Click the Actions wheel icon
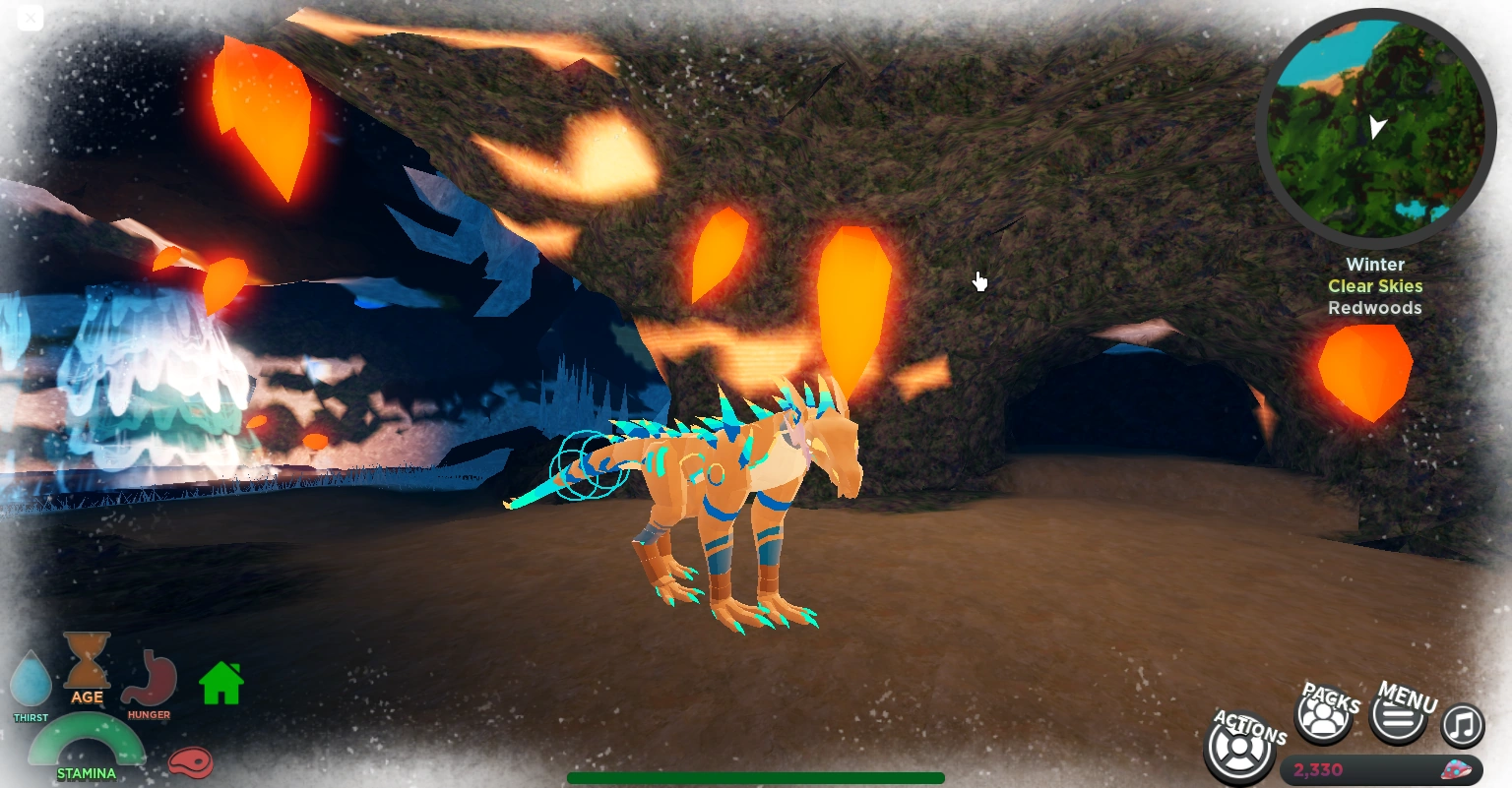This screenshot has width=1512, height=788. pyautogui.click(x=1239, y=748)
